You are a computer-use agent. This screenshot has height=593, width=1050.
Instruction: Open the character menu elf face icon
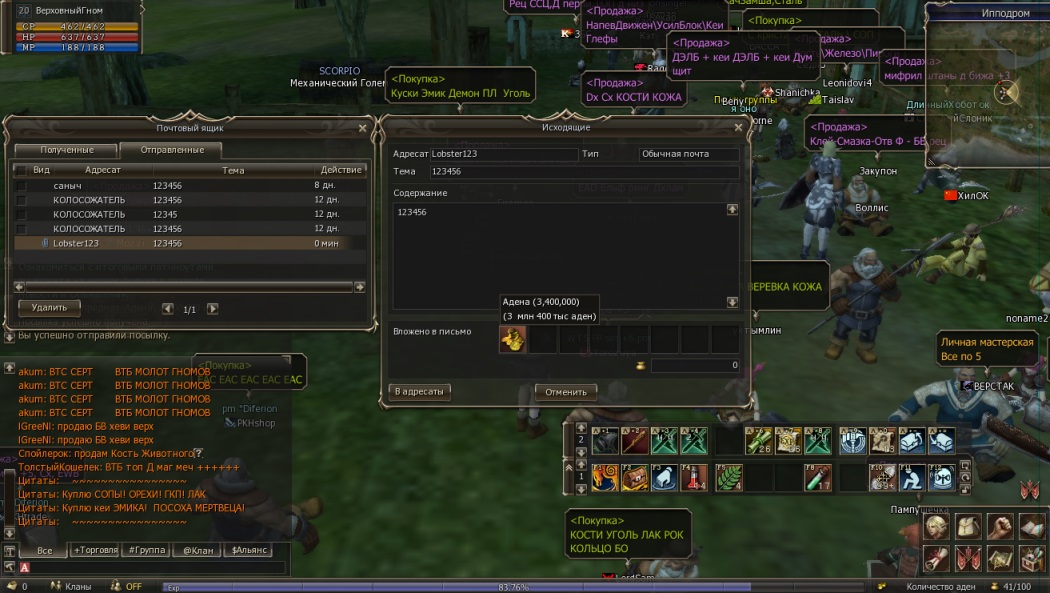pyautogui.click(x=937, y=526)
